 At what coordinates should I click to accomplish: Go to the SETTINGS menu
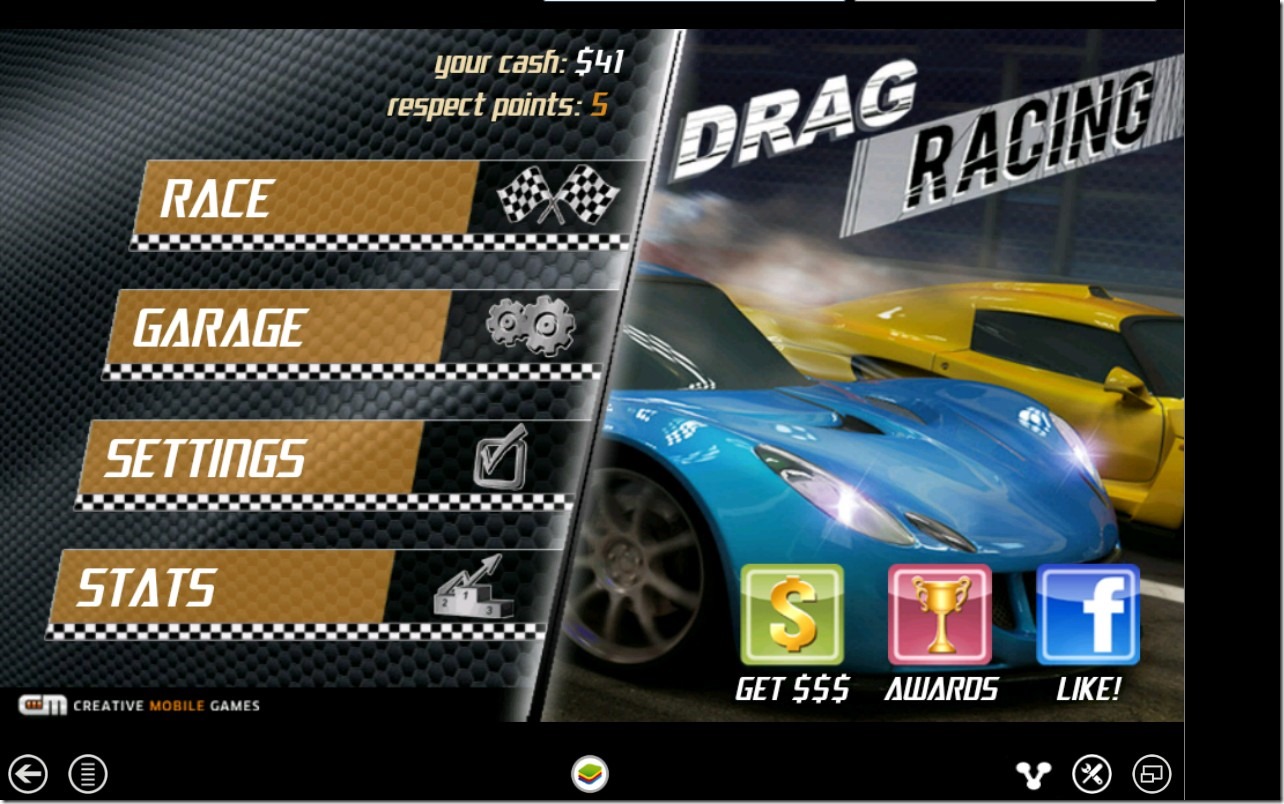click(320, 458)
